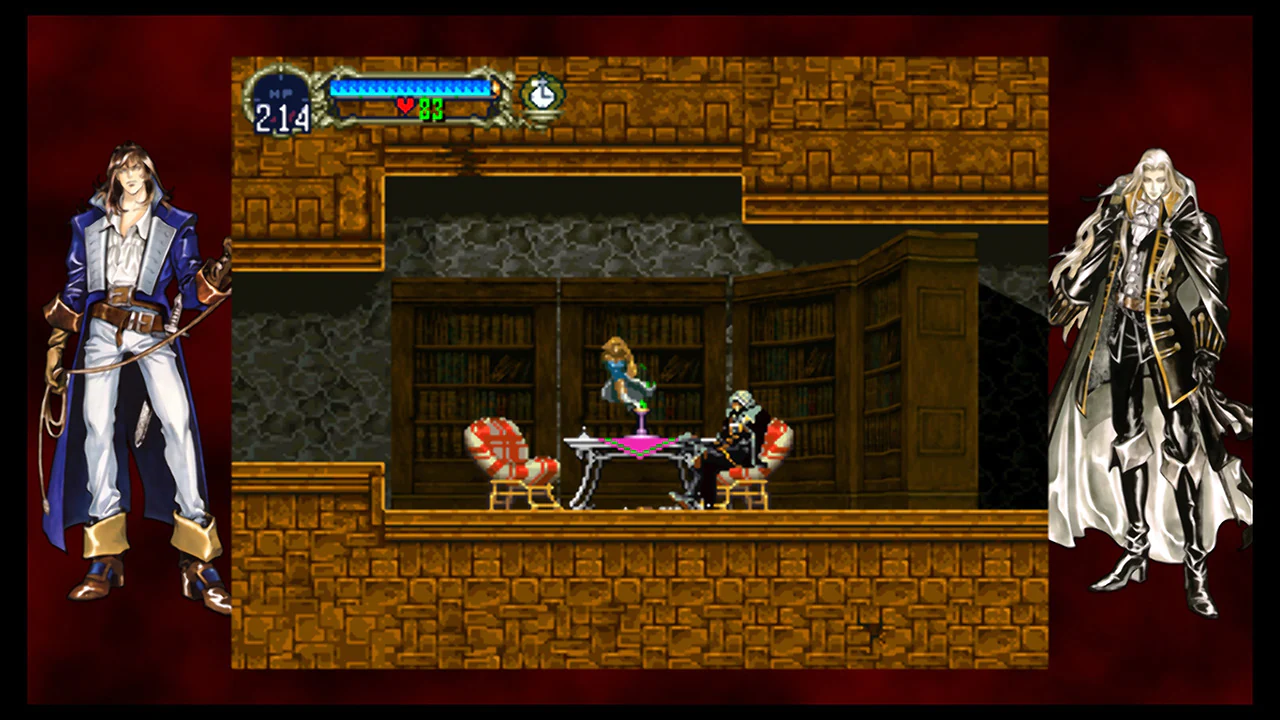
Task: Click the HP value 214
Action: [283, 115]
